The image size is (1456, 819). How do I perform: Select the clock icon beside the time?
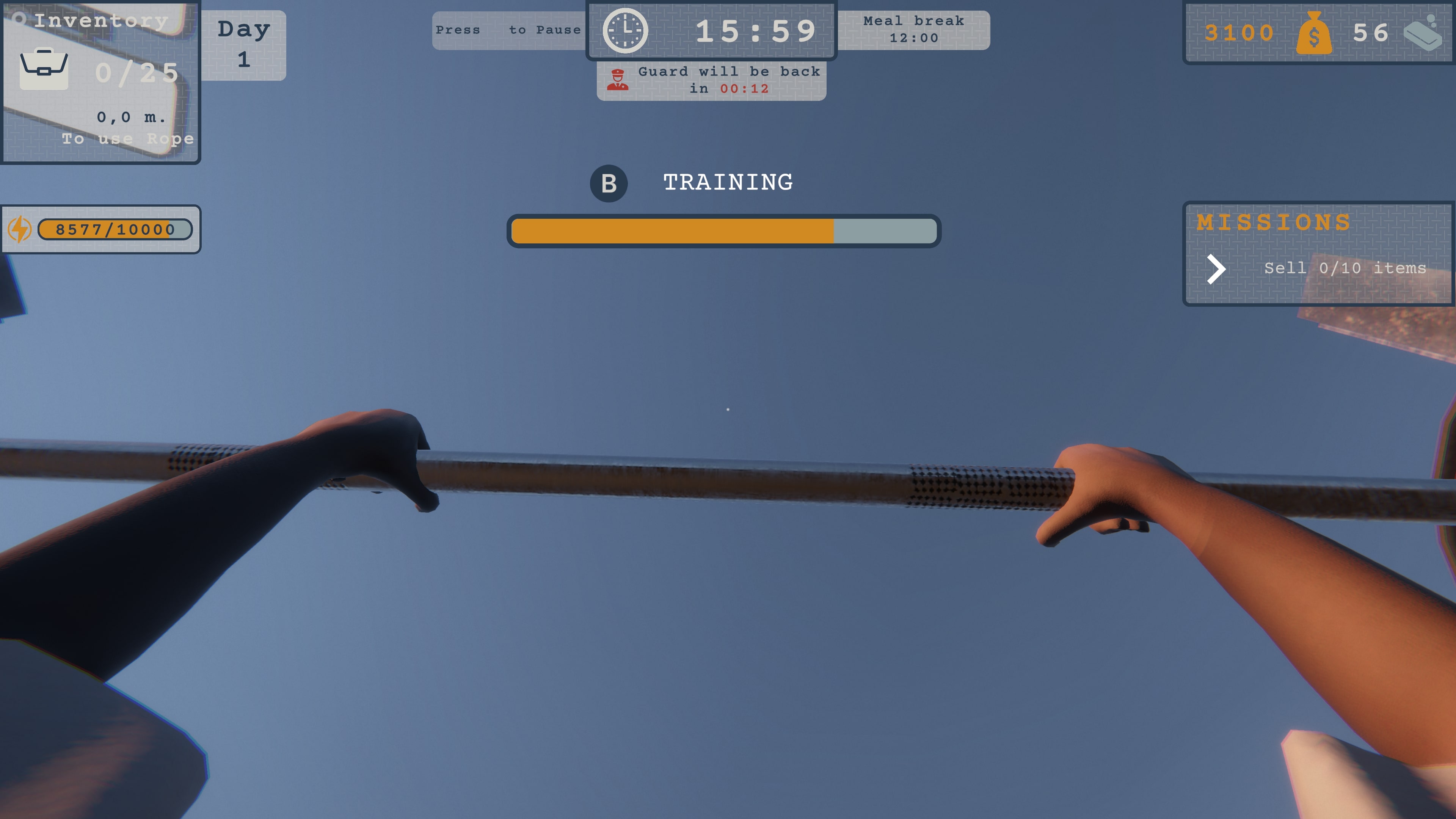pos(626,30)
